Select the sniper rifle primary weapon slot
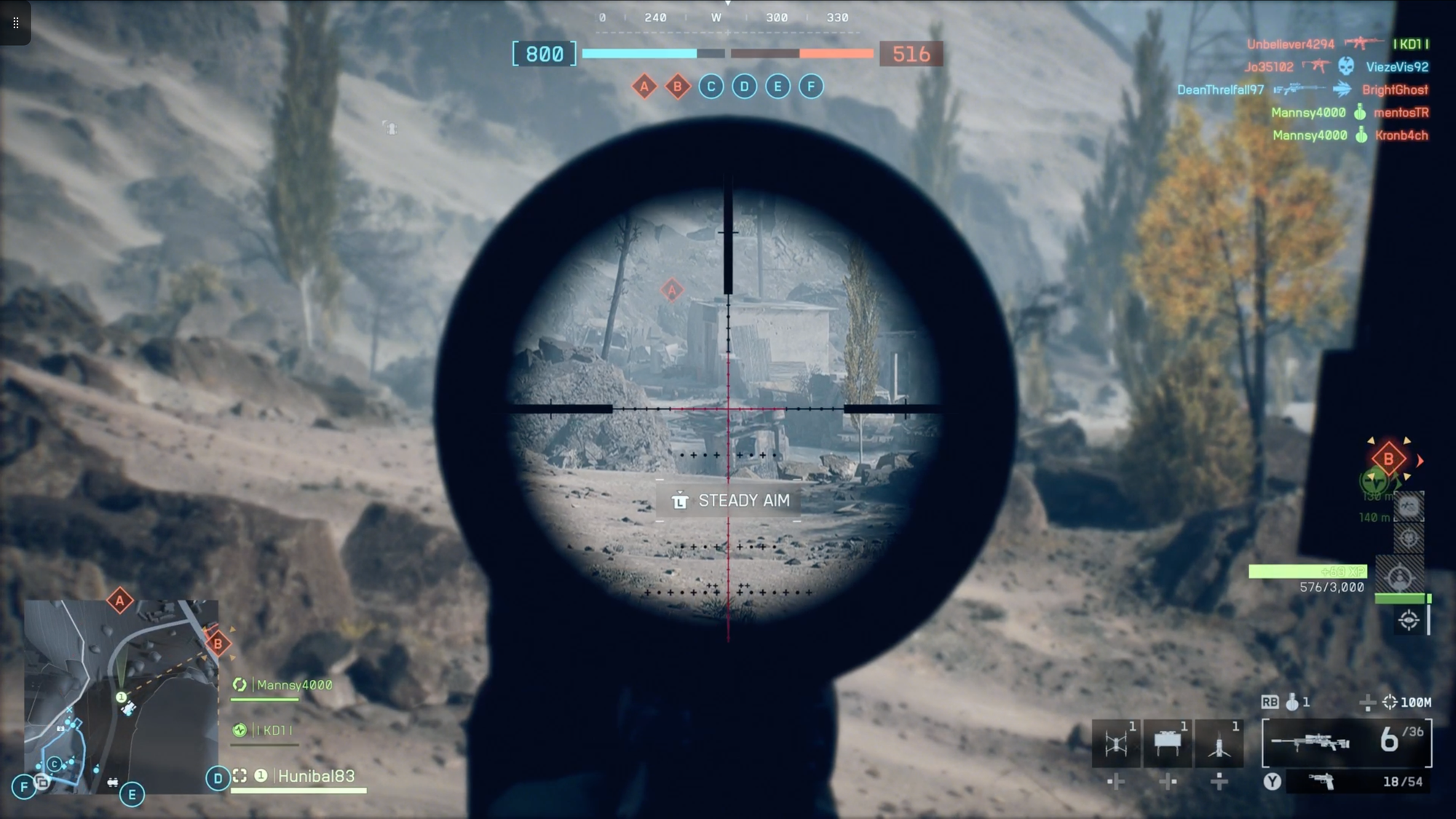Screen dimensions: 1456x819 click(x=1346, y=742)
